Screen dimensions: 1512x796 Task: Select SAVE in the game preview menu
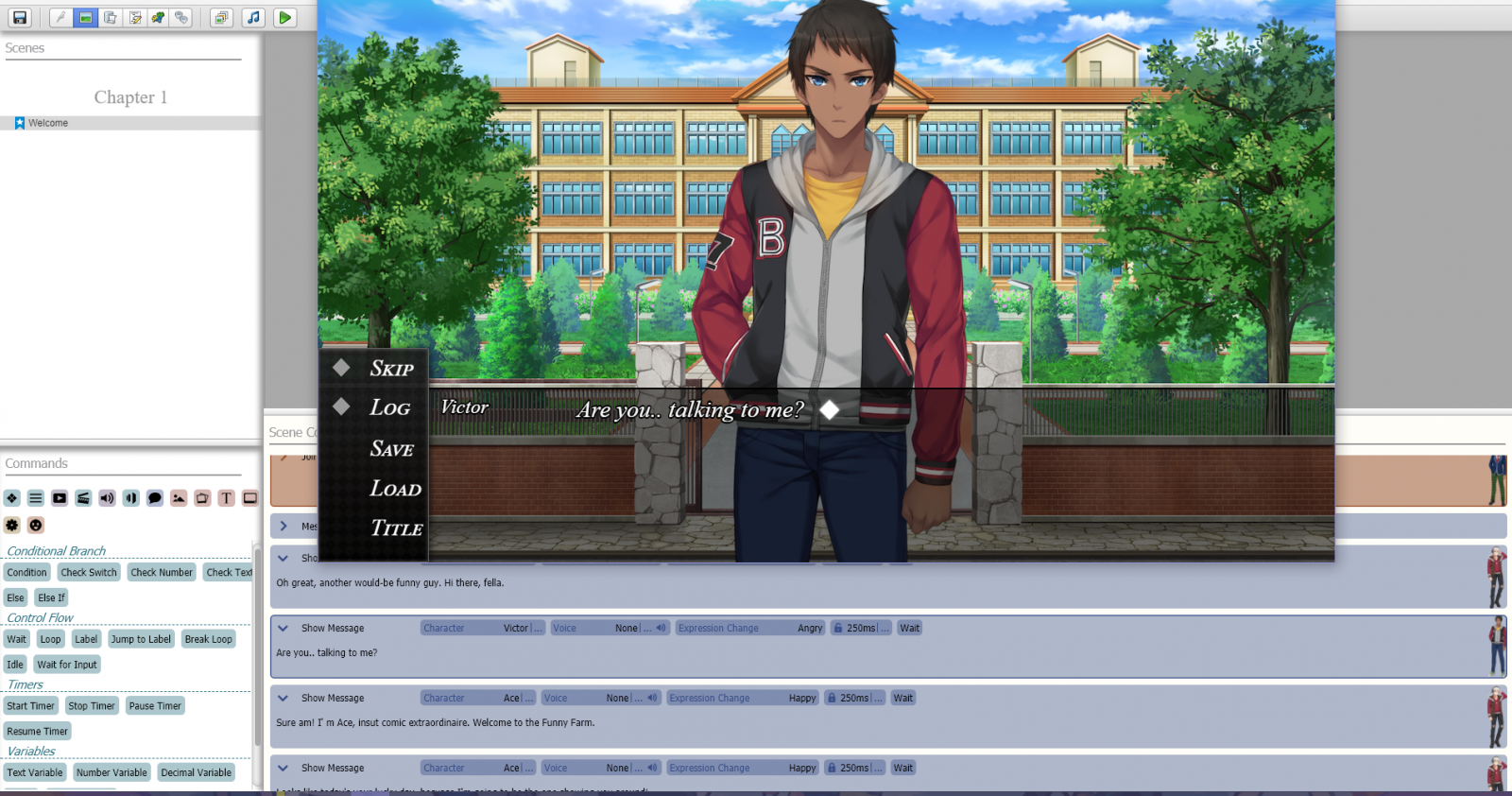tap(390, 449)
